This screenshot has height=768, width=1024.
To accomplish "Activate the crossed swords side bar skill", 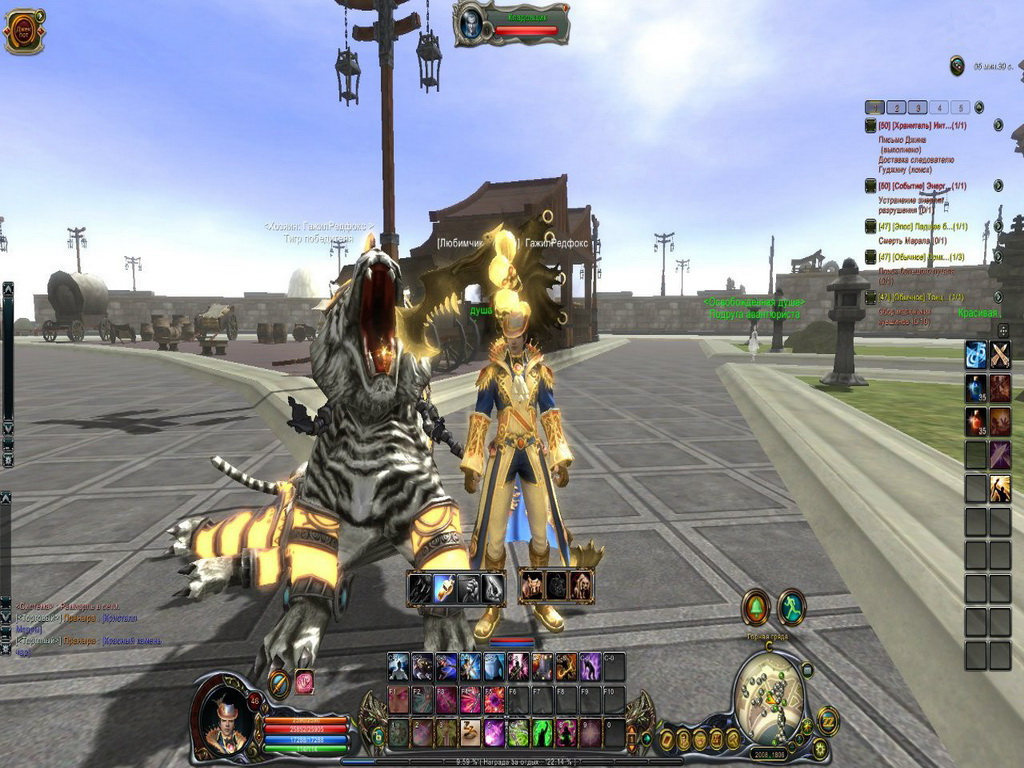I will click(1000, 354).
